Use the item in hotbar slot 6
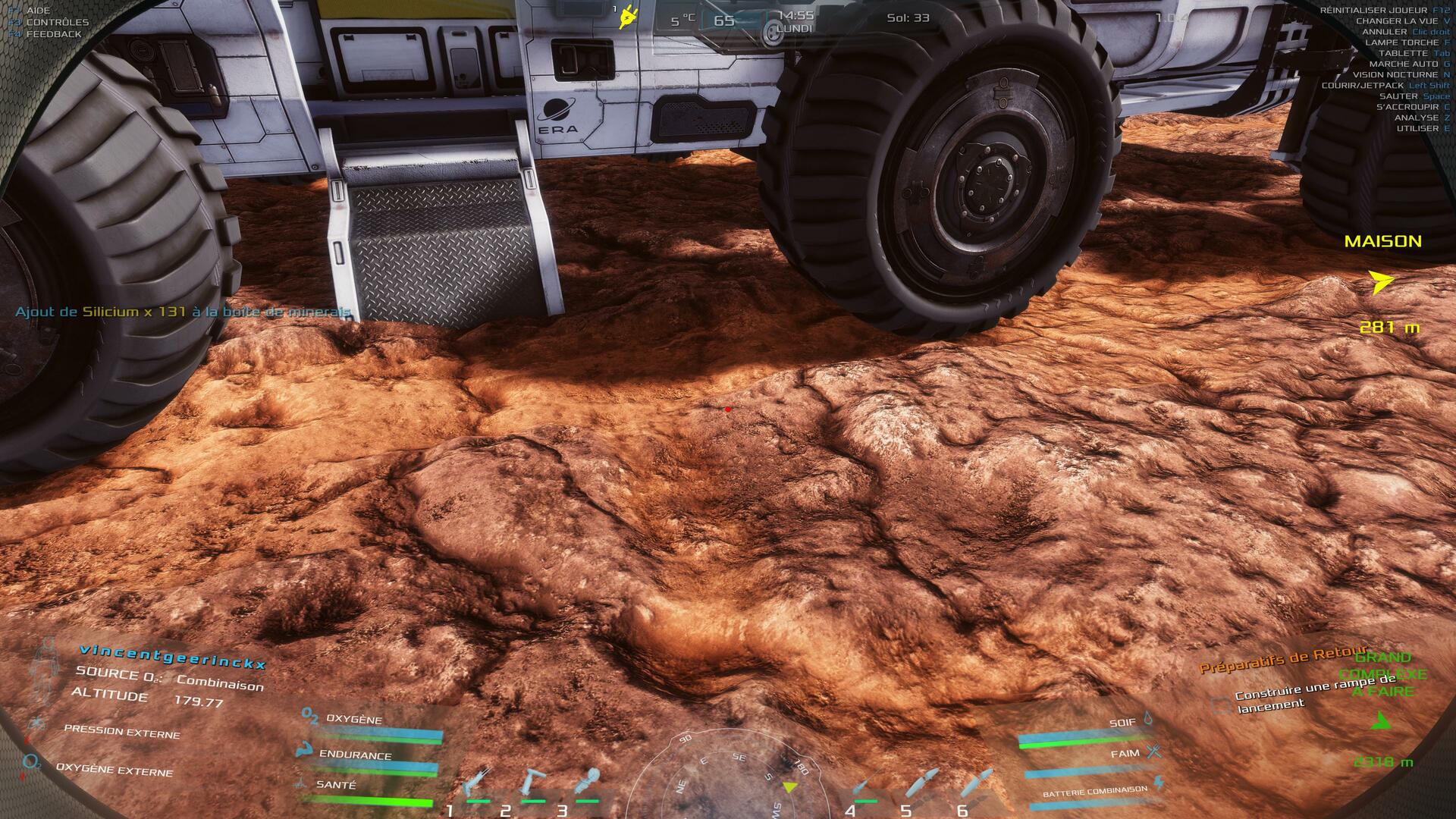Screen dimensions: 1456x819 [977, 781]
